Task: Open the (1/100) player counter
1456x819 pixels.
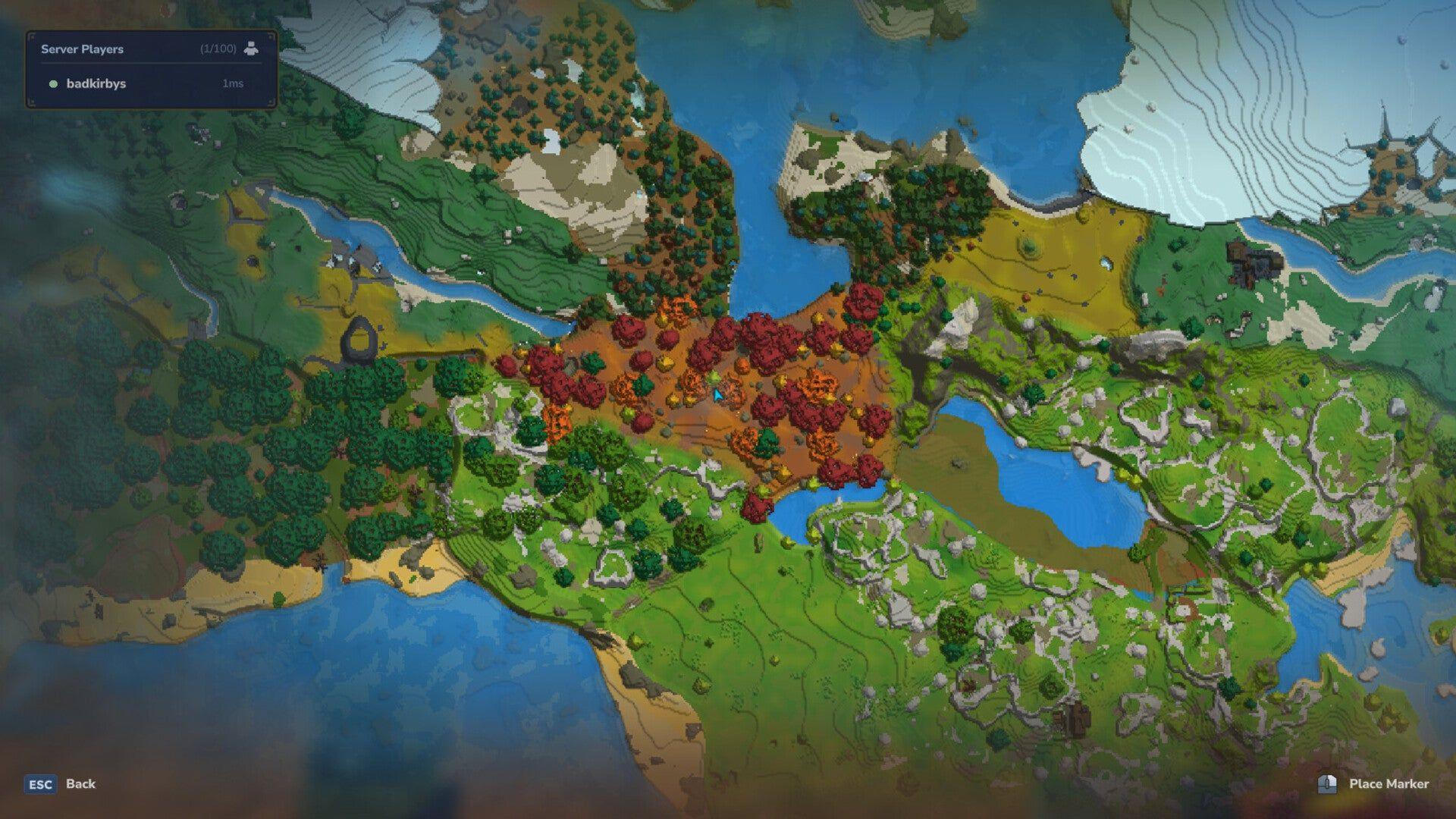Action: pos(218,49)
